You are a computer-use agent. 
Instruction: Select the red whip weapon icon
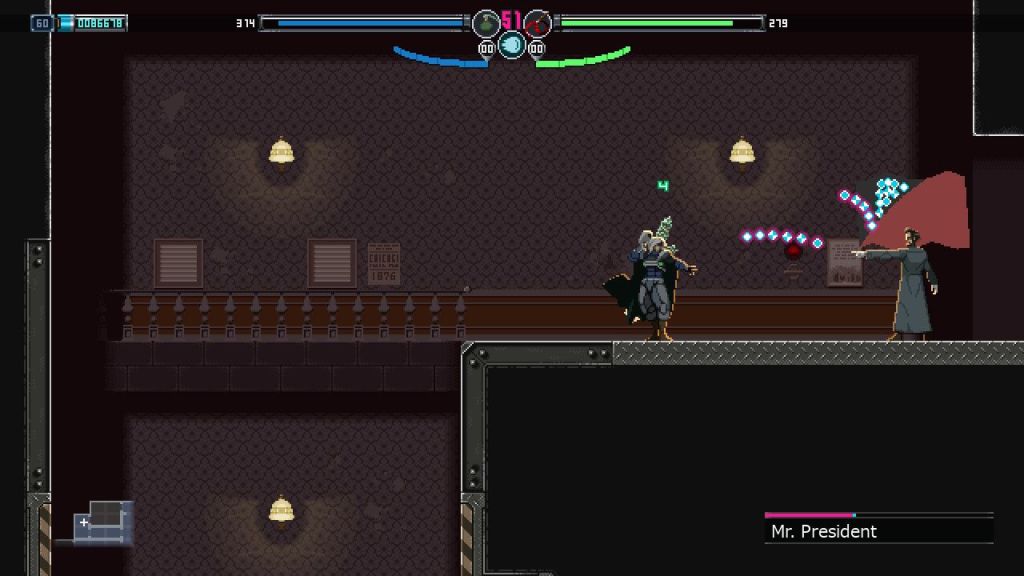point(538,23)
